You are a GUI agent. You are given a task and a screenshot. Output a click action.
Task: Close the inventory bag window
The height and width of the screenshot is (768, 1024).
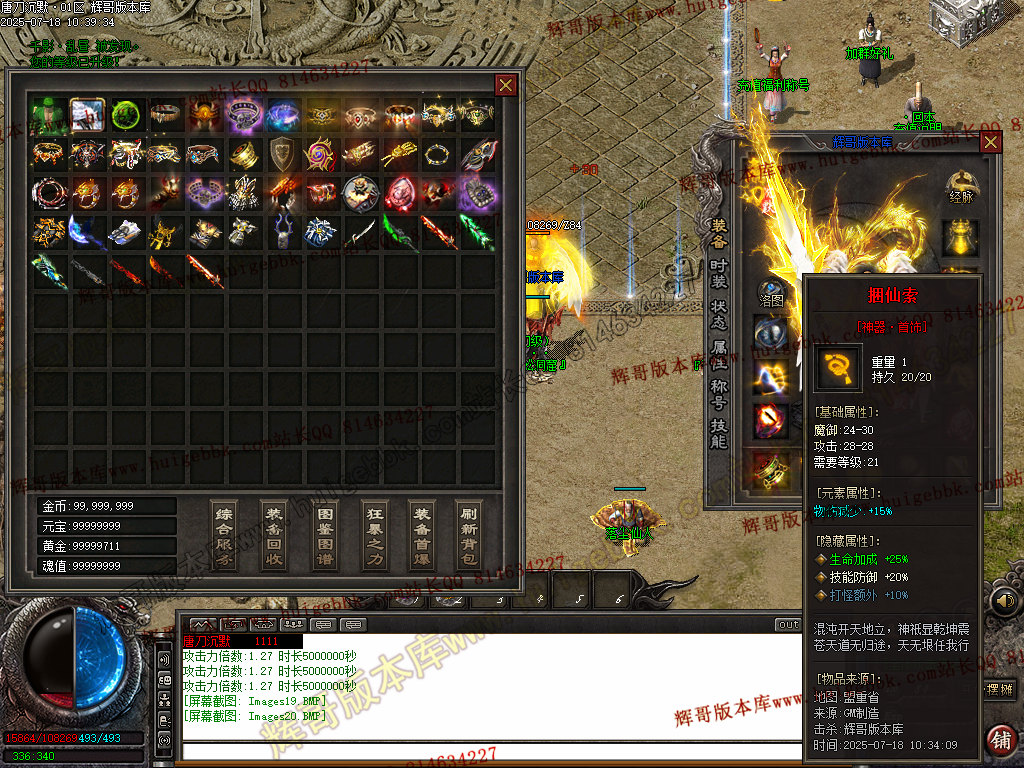506,85
